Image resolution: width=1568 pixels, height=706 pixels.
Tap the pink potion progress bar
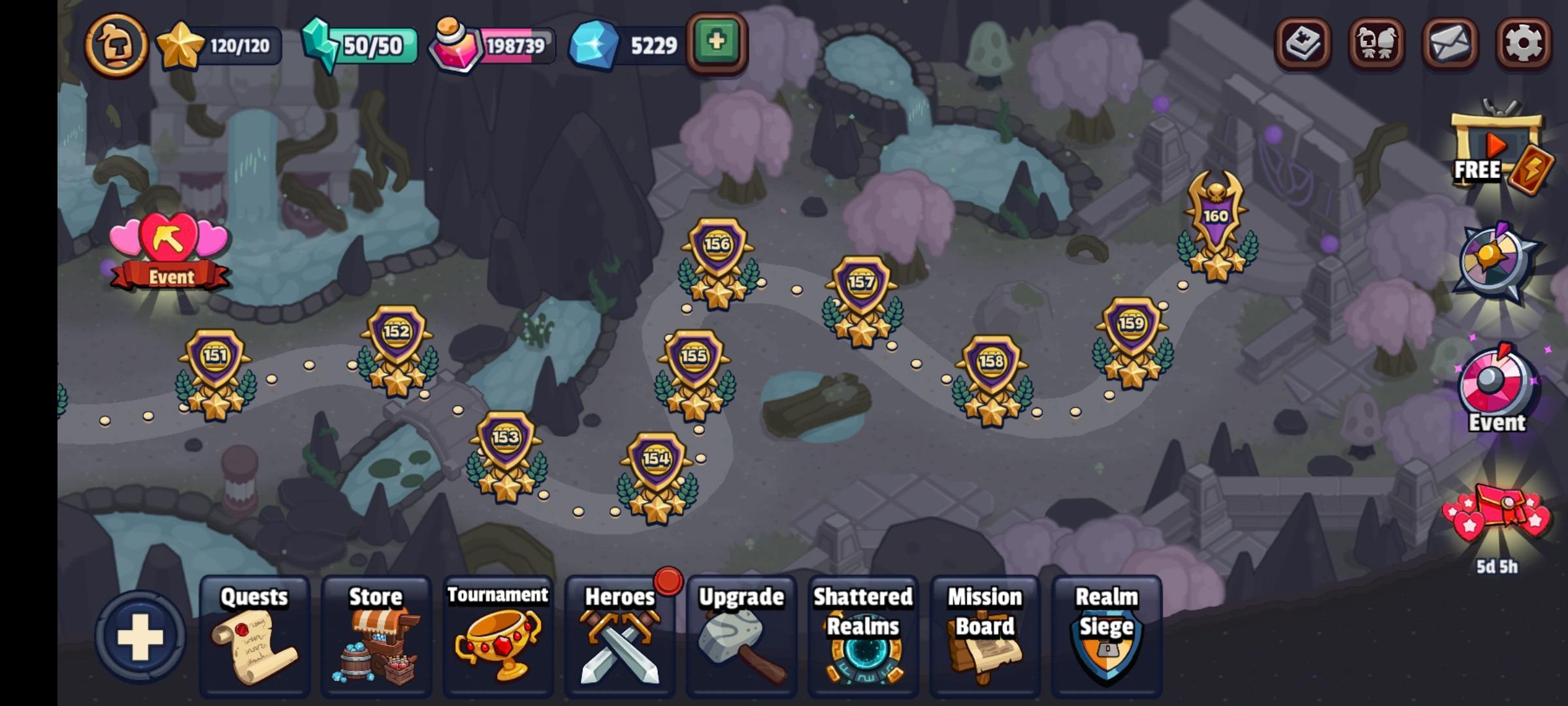pos(497,46)
